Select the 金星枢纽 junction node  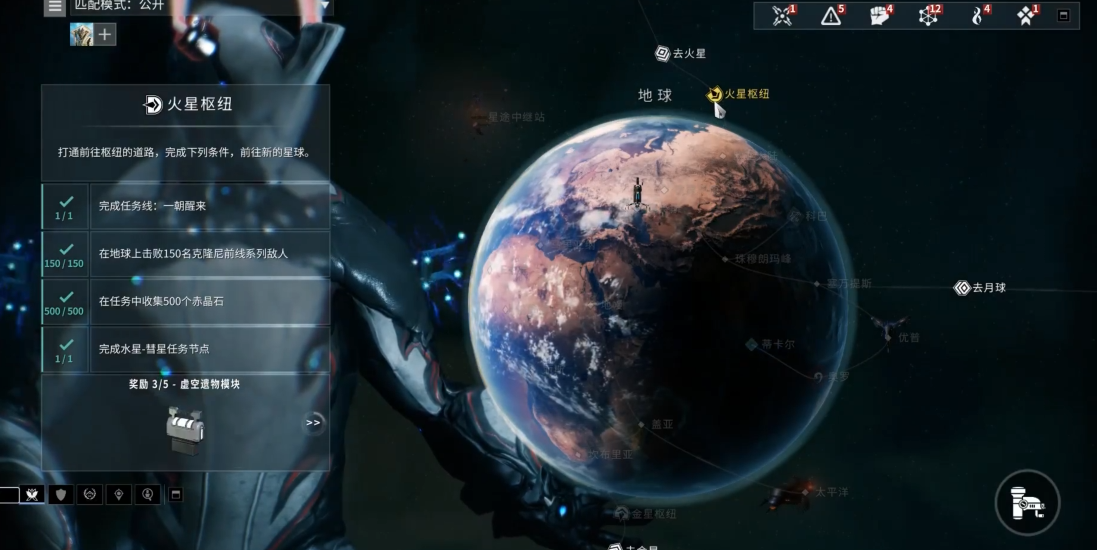point(622,514)
